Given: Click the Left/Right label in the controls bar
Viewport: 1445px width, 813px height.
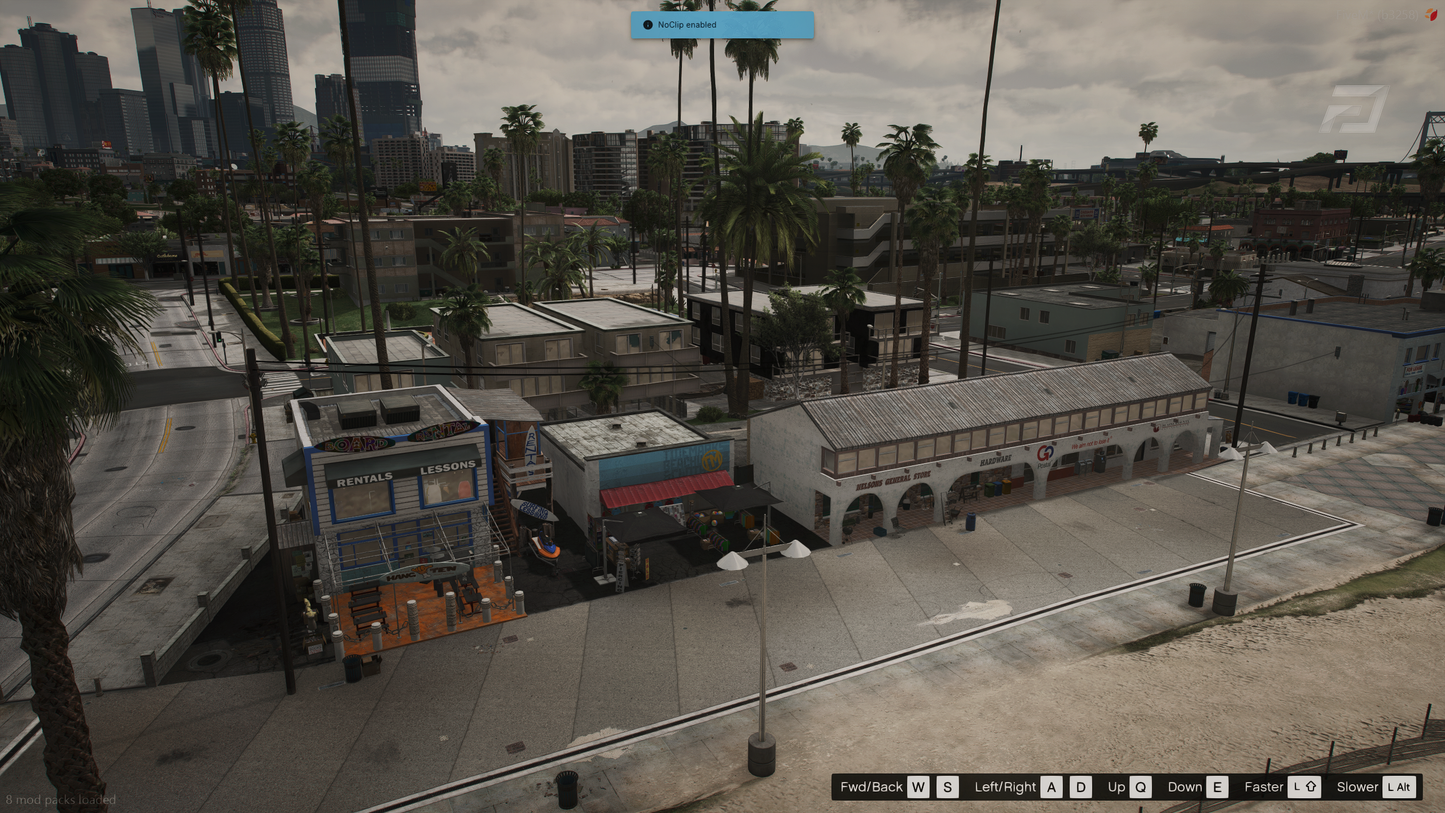Looking at the screenshot, I should tap(1004, 787).
